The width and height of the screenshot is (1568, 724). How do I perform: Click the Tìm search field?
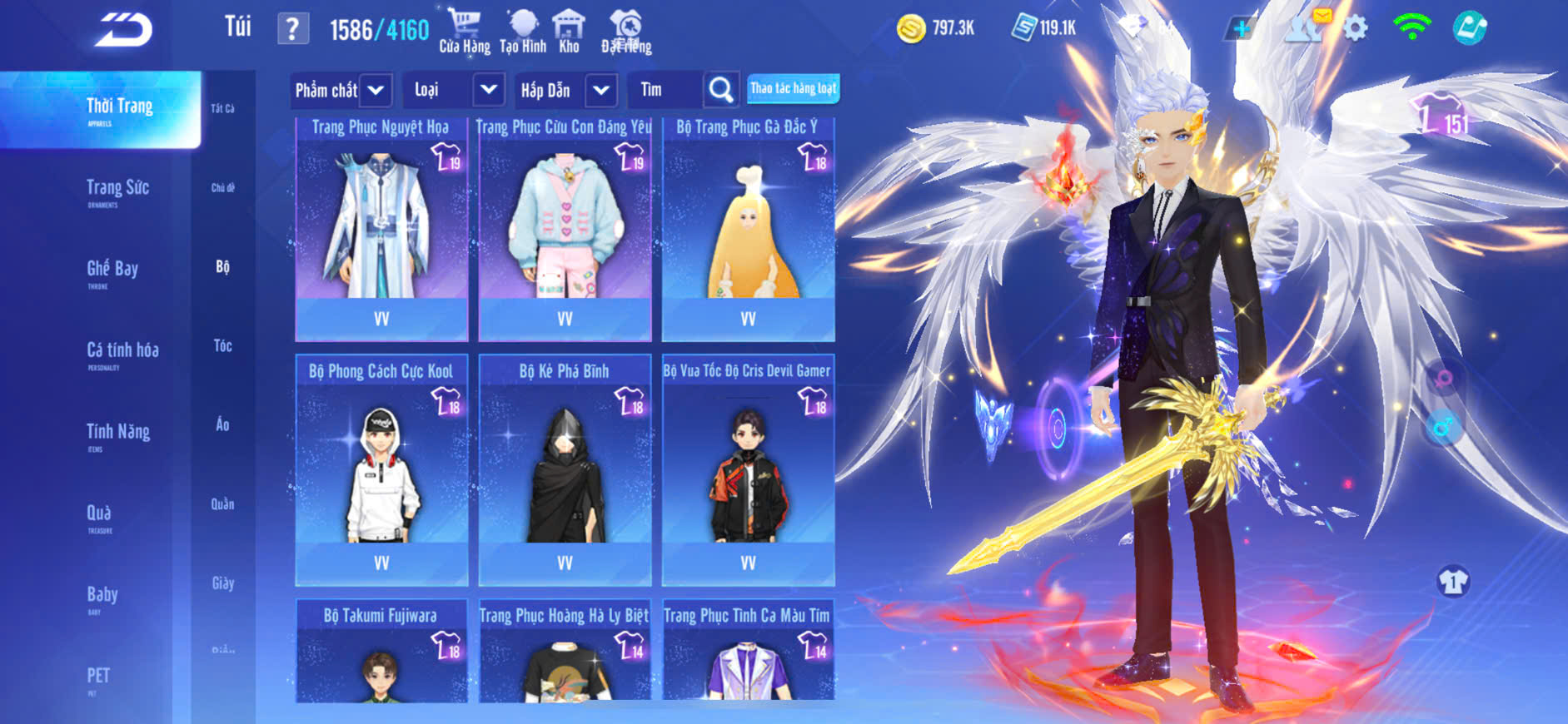point(666,90)
